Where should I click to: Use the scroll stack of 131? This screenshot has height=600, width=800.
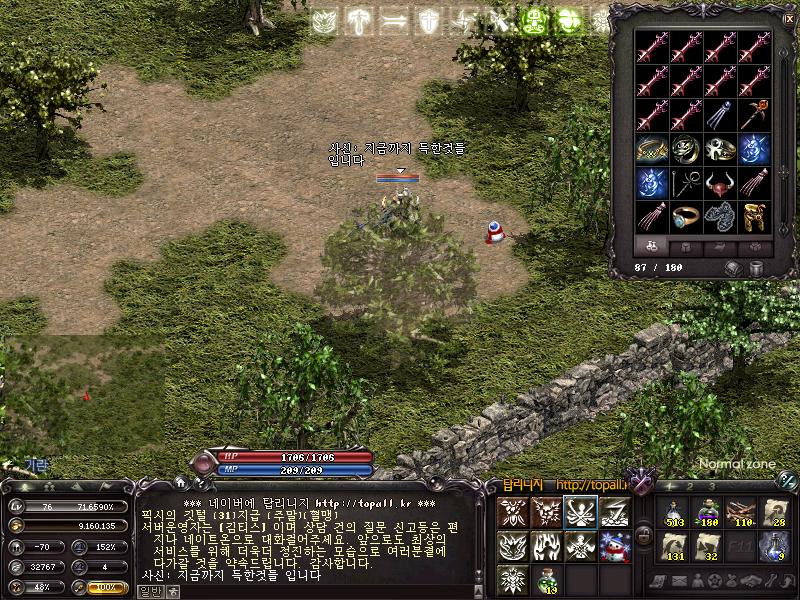[x=672, y=546]
